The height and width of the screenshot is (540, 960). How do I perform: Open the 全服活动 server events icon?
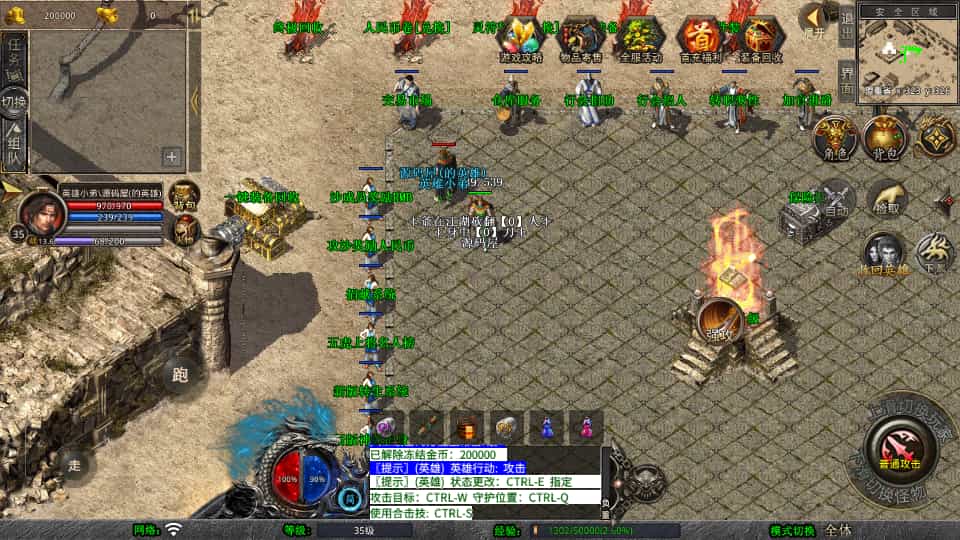coord(640,40)
